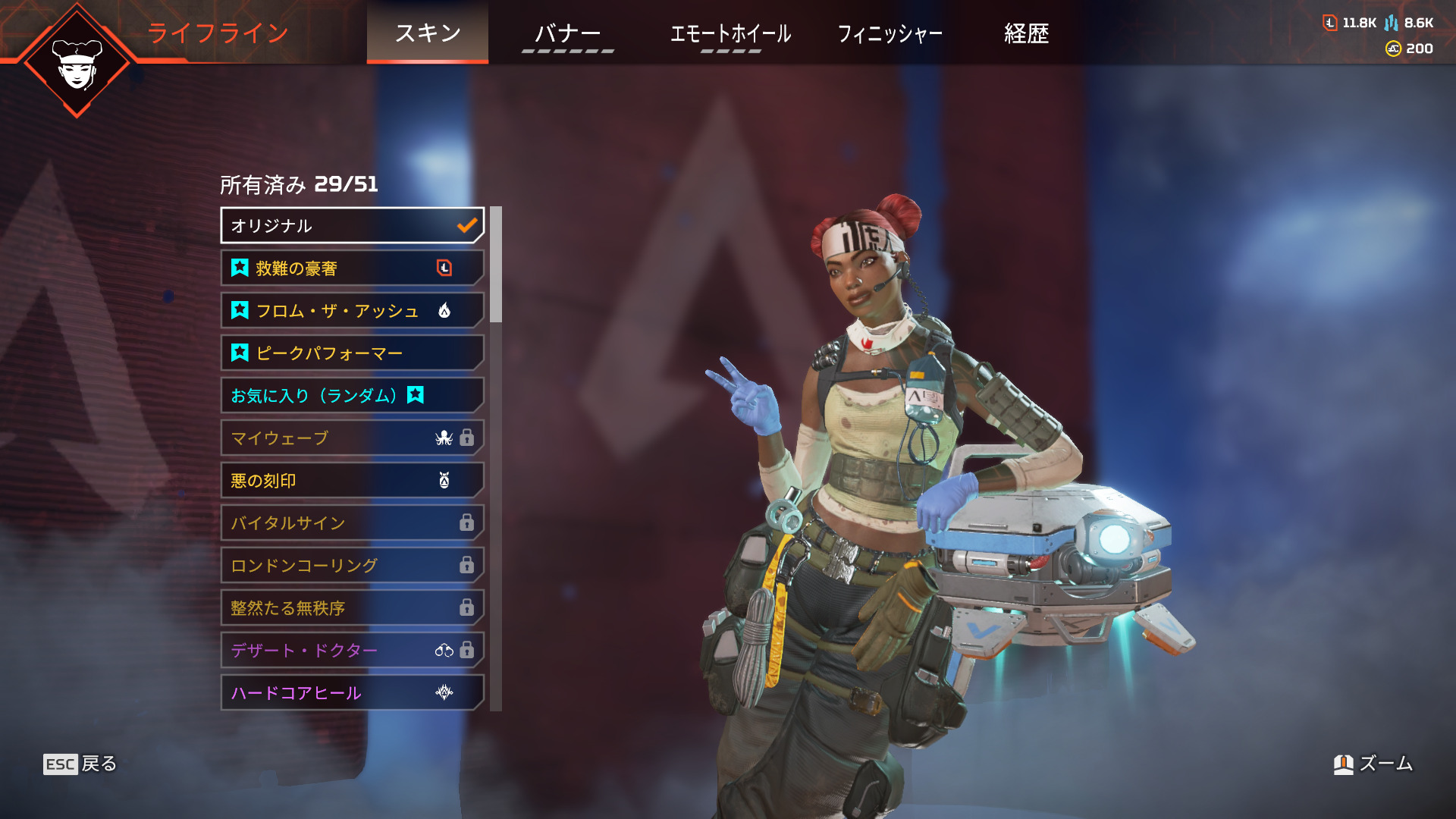
Task: Show the 経歴 tab
Action: tap(1026, 33)
